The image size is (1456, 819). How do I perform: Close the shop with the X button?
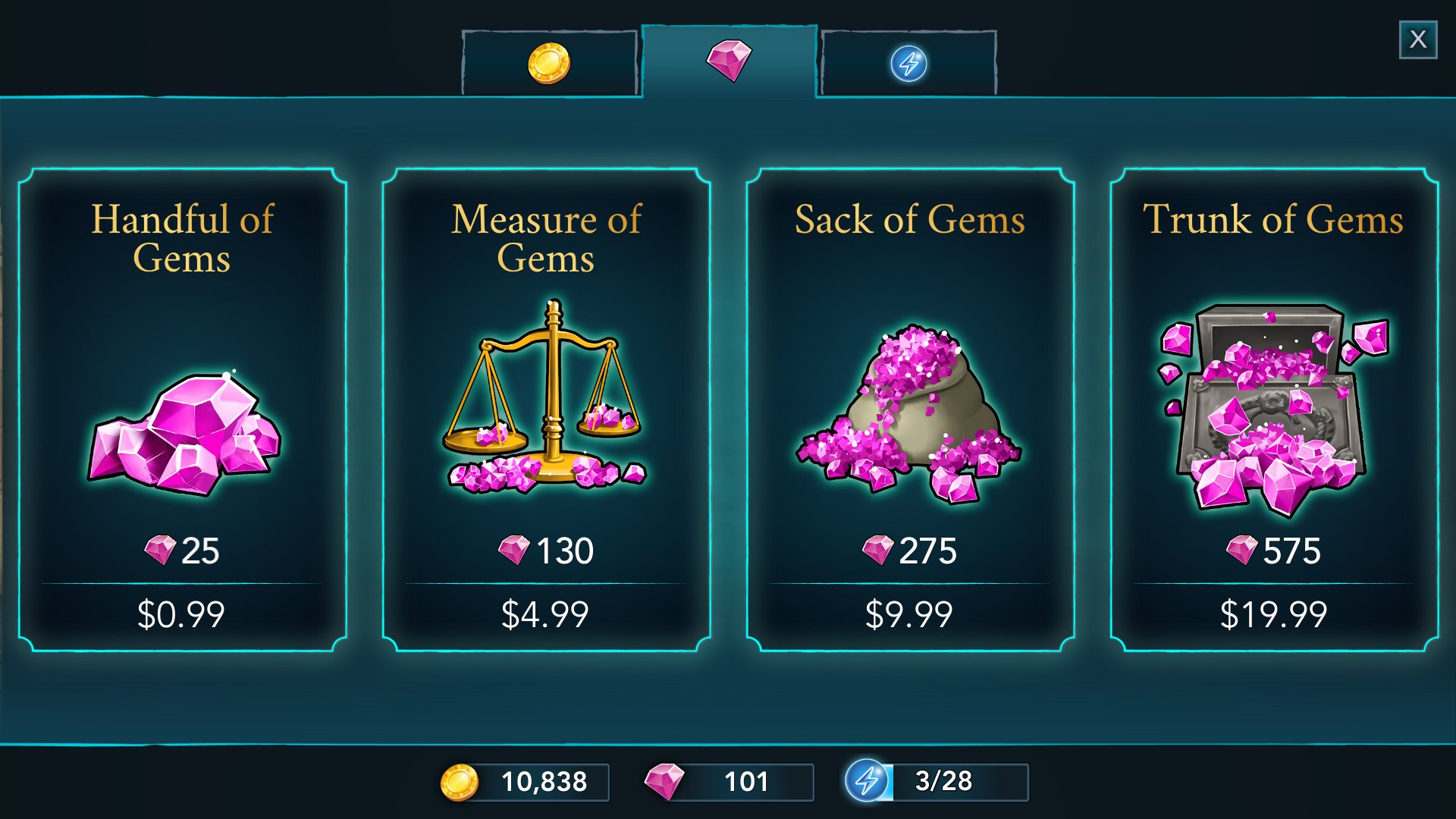pos(1417,39)
